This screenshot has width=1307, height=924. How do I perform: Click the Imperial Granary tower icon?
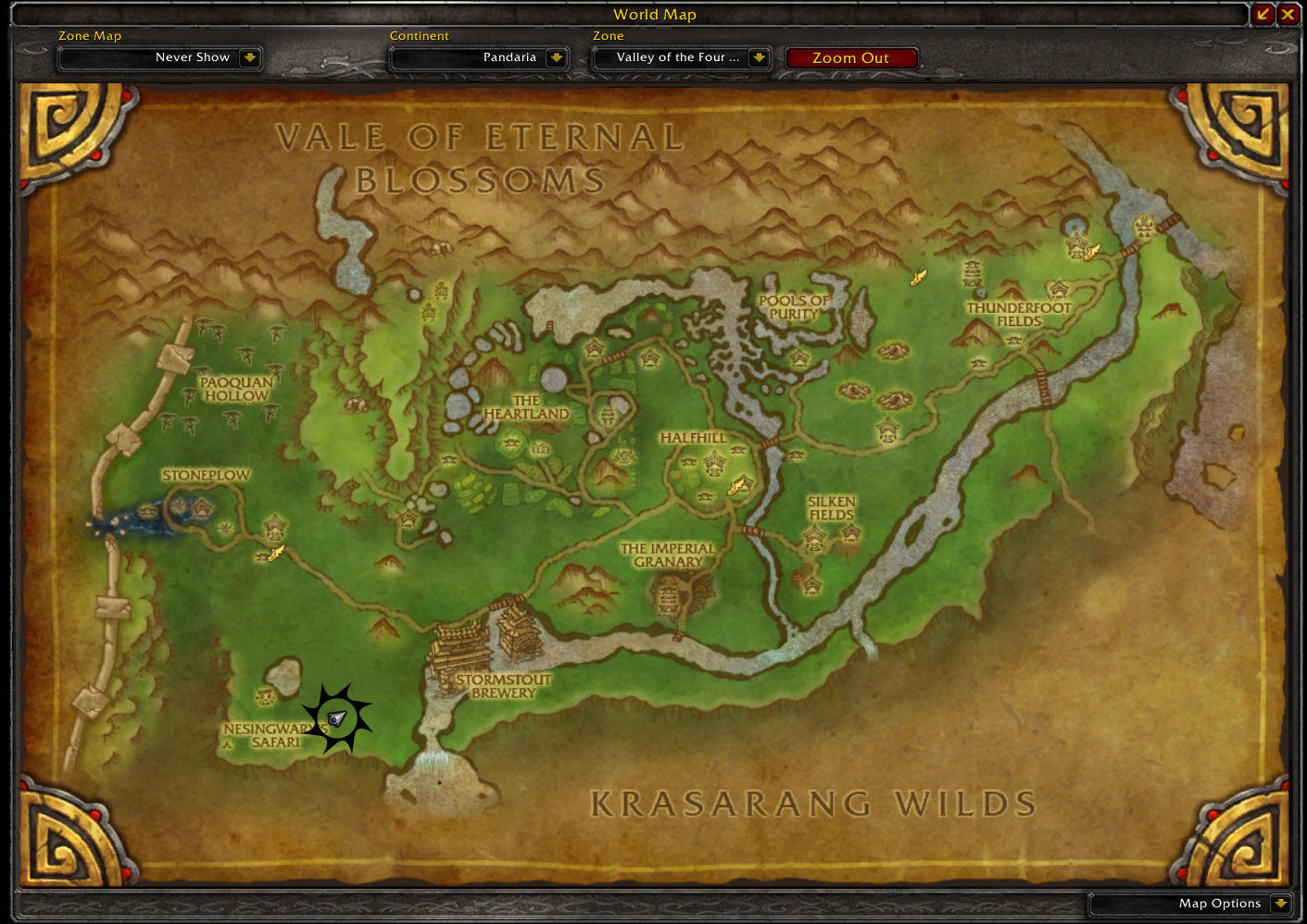click(669, 597)
